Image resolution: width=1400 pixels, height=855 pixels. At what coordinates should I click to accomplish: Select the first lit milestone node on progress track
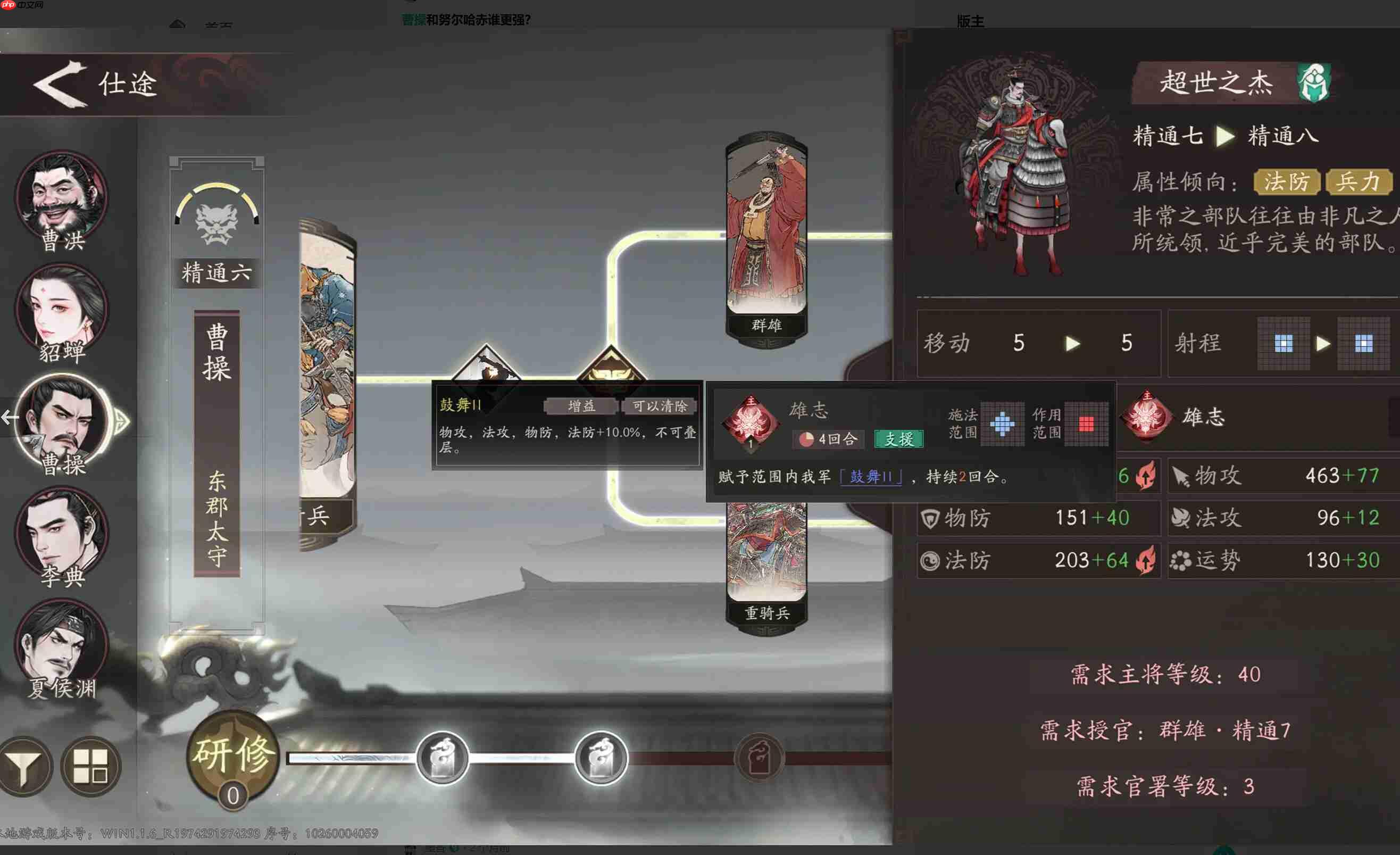(x=442, y=759)
